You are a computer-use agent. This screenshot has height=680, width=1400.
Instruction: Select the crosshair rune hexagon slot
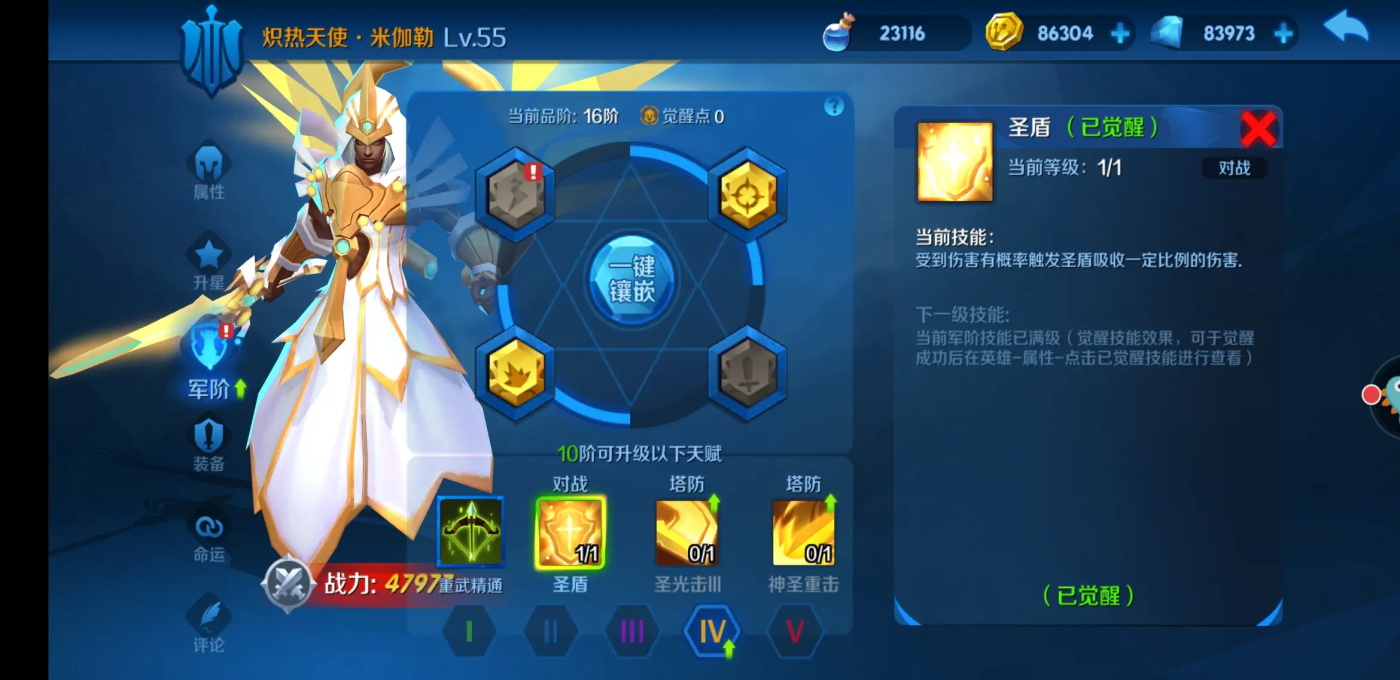click(747, 195)
